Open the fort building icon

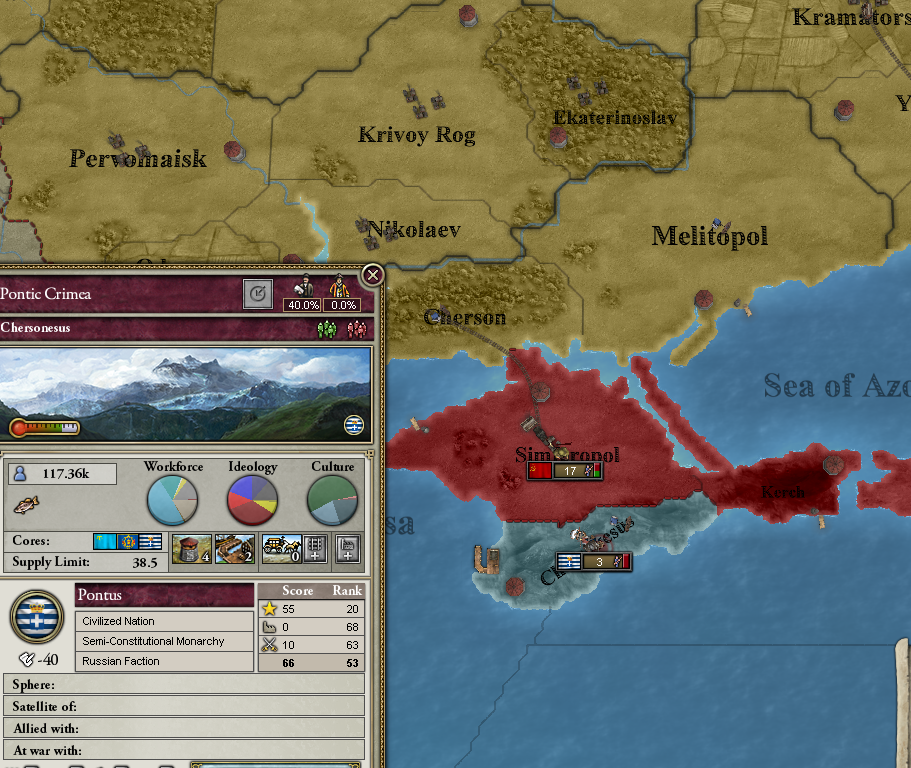tap(192, 549)
